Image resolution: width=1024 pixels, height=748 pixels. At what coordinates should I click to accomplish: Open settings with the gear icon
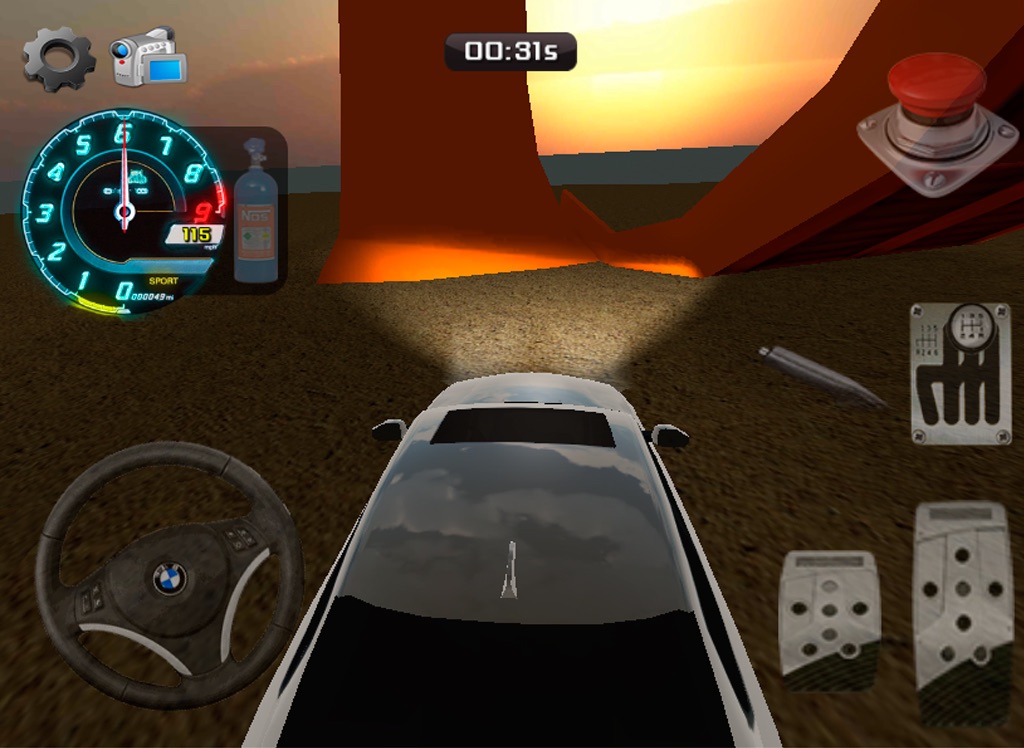click(x=59, y=59)
